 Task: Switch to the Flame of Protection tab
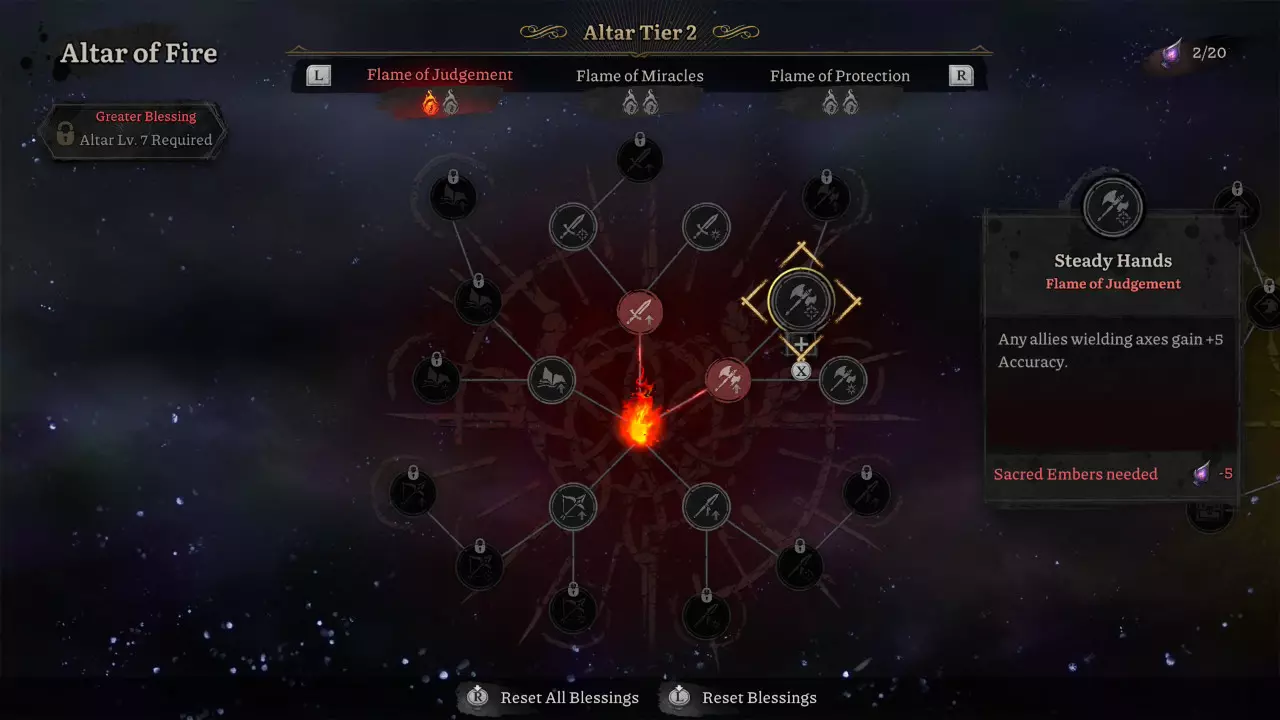pos(839,76)
